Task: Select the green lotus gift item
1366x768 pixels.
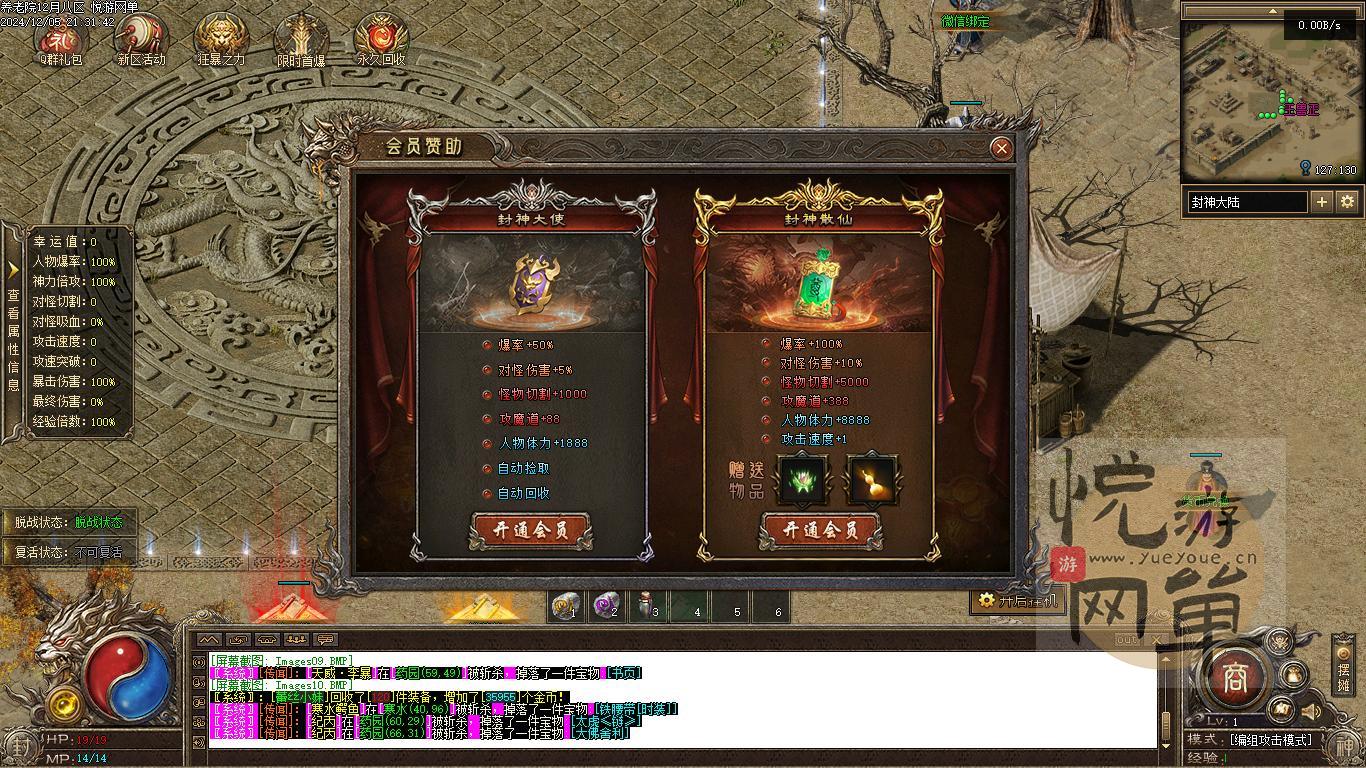Action: [x=802, y=480]
